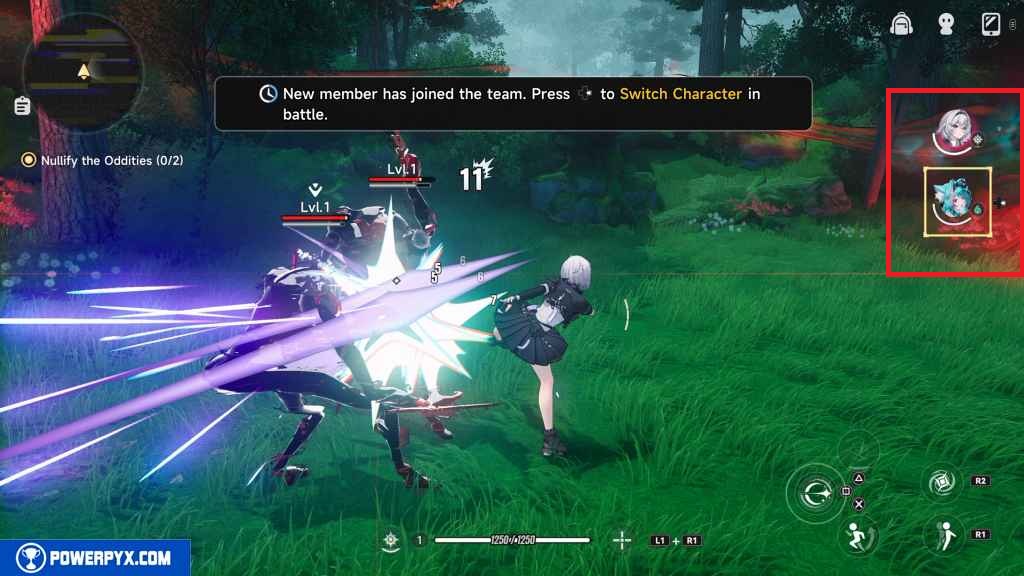Click the PowerPyx.com watermark logo
Image resolution: width=1024 pixels, height=576 pixels.
95,557
